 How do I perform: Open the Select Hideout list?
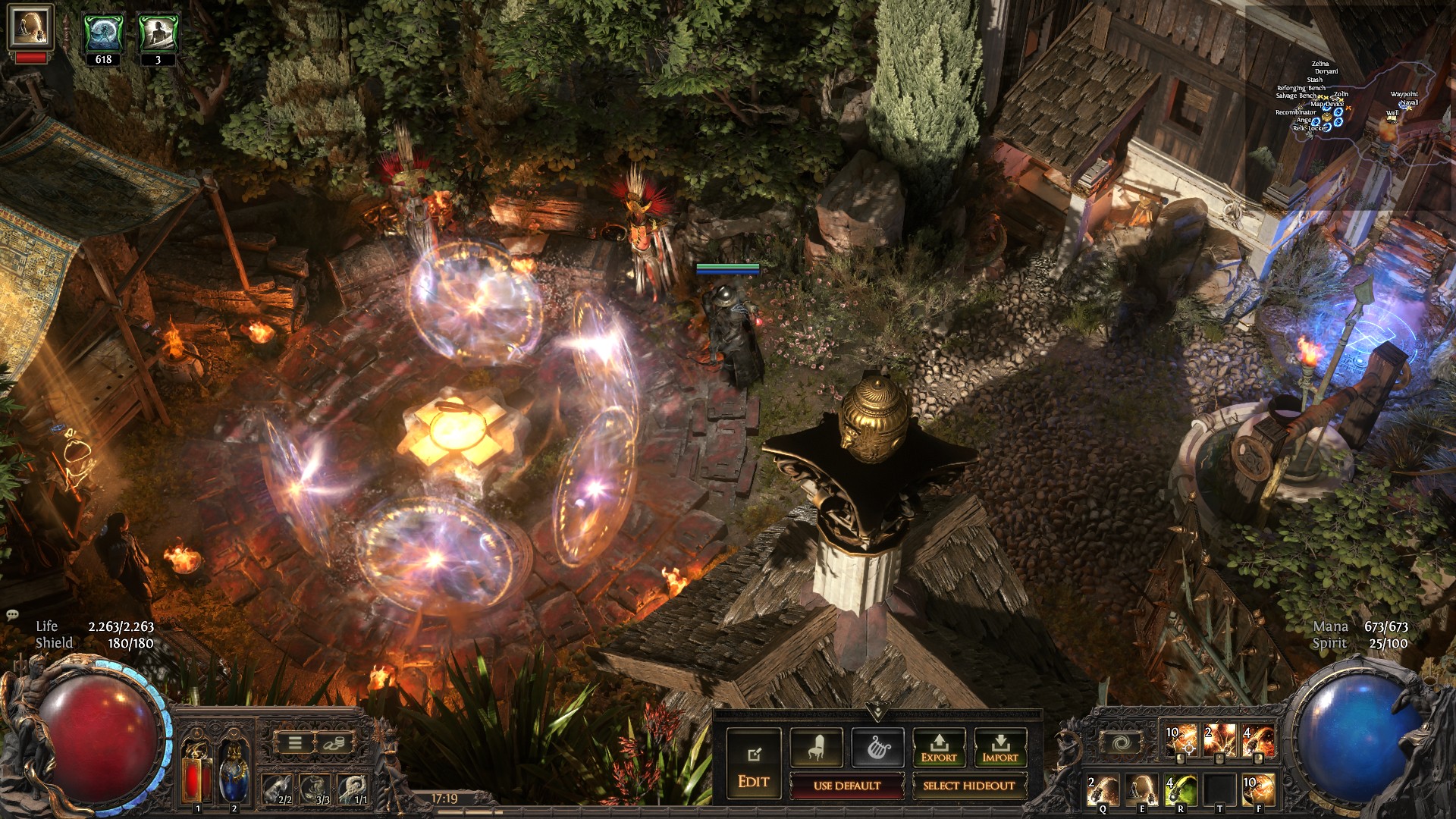[968, 786]
